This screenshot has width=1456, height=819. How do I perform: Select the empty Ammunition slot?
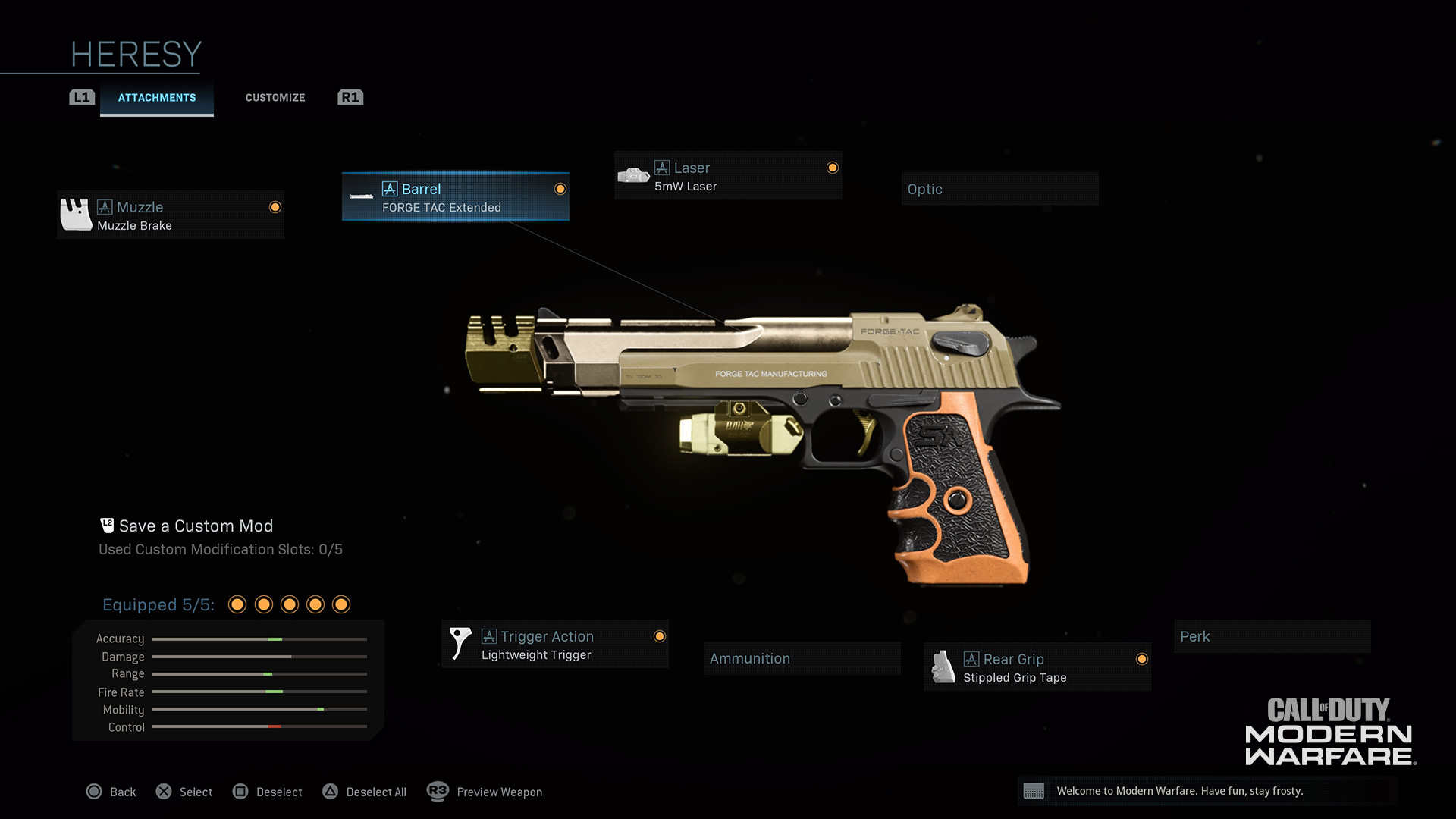[x=802, y=658]
